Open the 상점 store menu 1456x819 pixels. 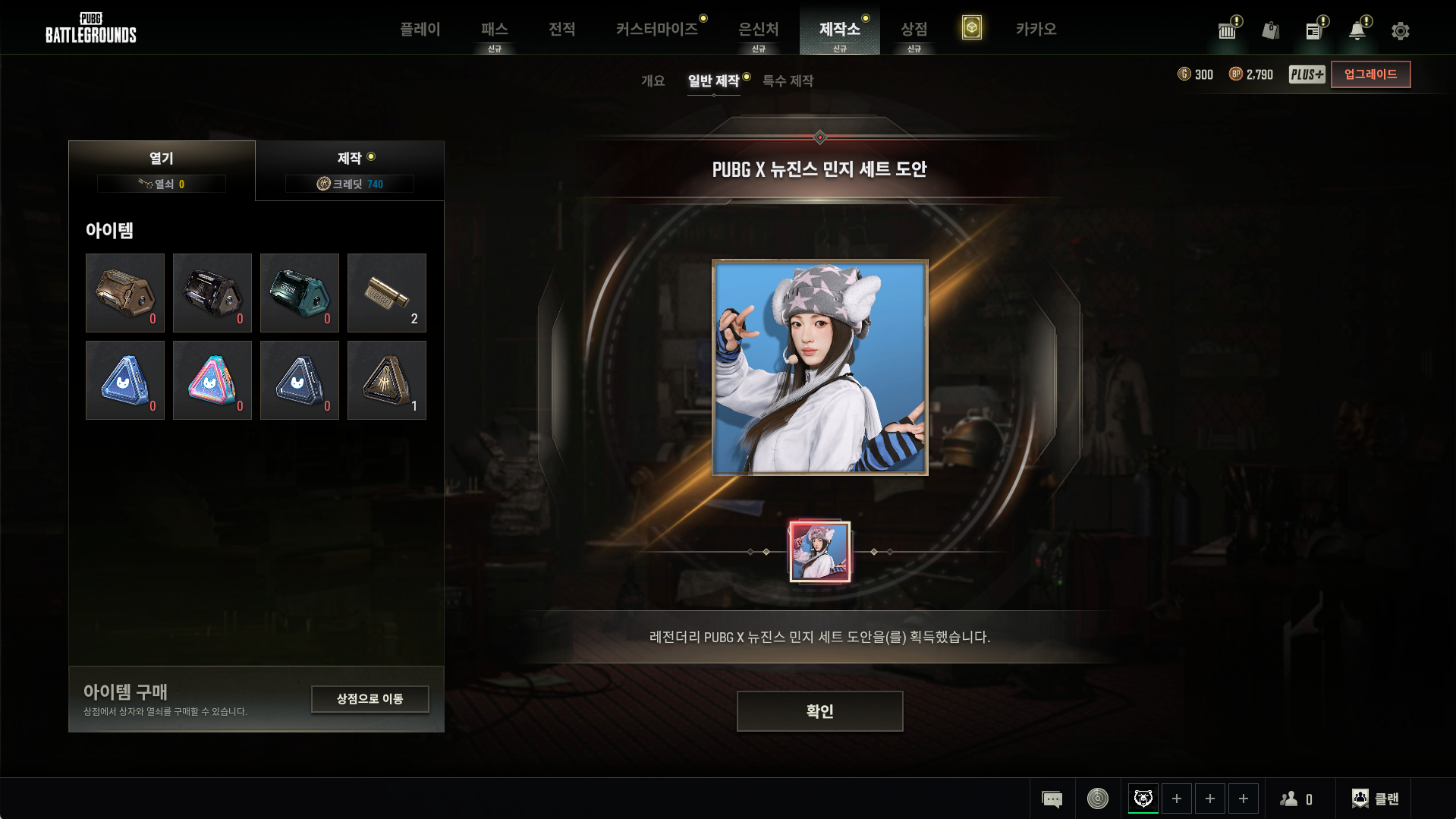tap(914, 30)
